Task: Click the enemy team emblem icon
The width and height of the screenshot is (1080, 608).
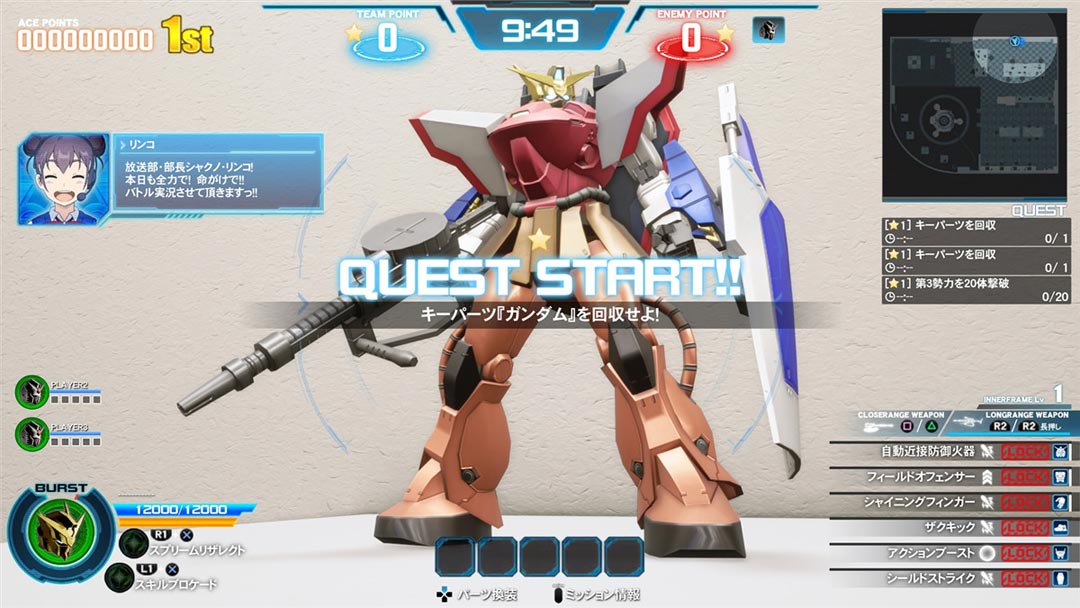Action: (768, 30)
